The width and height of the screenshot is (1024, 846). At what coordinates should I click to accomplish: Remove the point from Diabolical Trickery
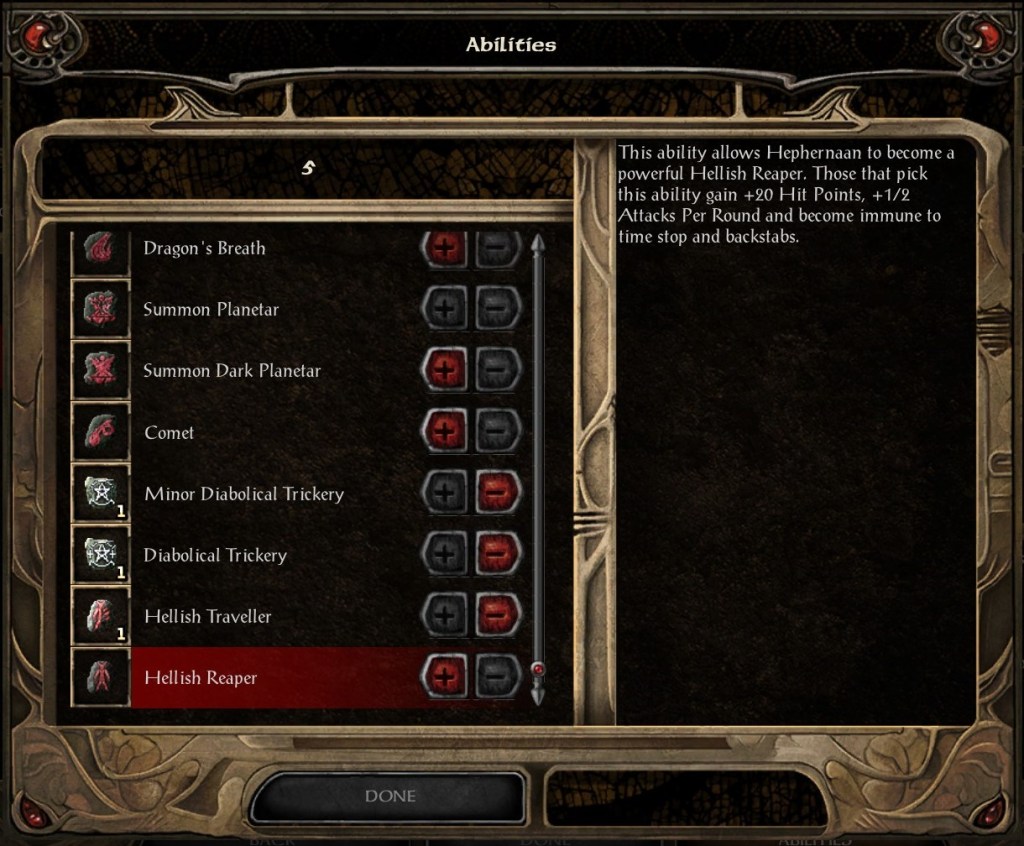(x=497, y=555)
